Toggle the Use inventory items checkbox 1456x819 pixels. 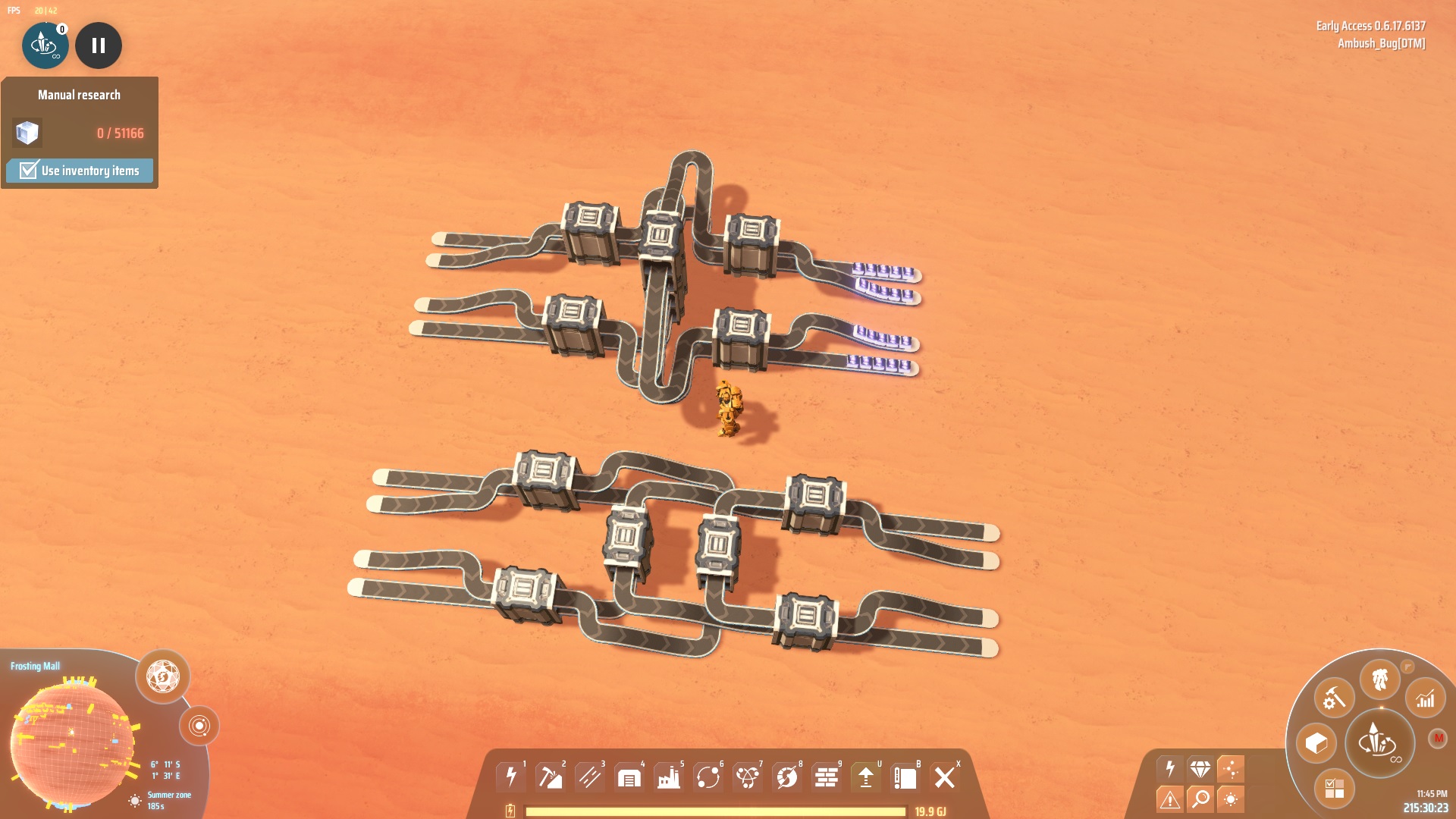point(29,170)
